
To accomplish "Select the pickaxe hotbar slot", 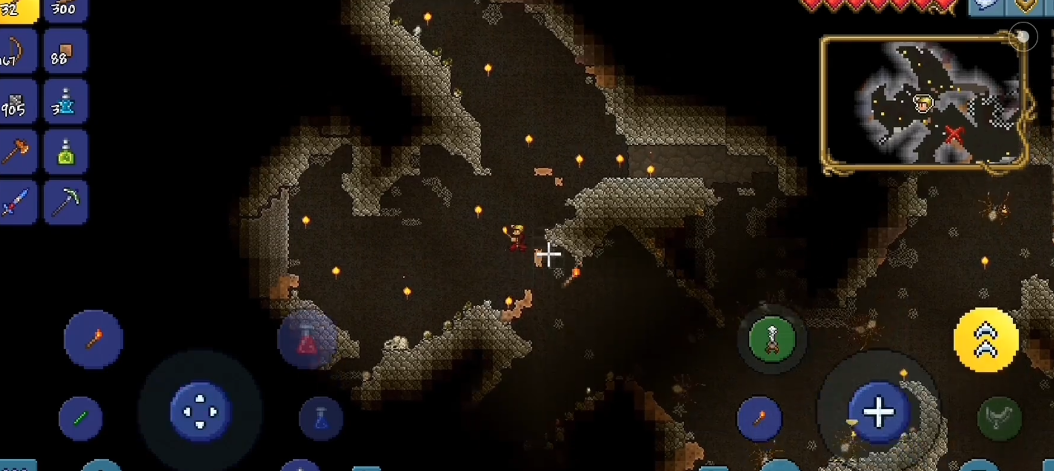I will point(65,203).
